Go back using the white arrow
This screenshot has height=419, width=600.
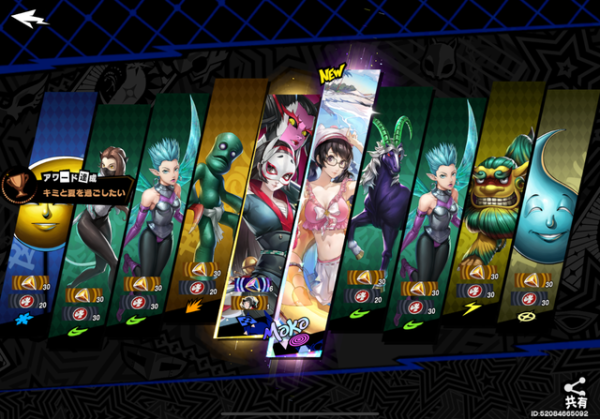(30, 18)
